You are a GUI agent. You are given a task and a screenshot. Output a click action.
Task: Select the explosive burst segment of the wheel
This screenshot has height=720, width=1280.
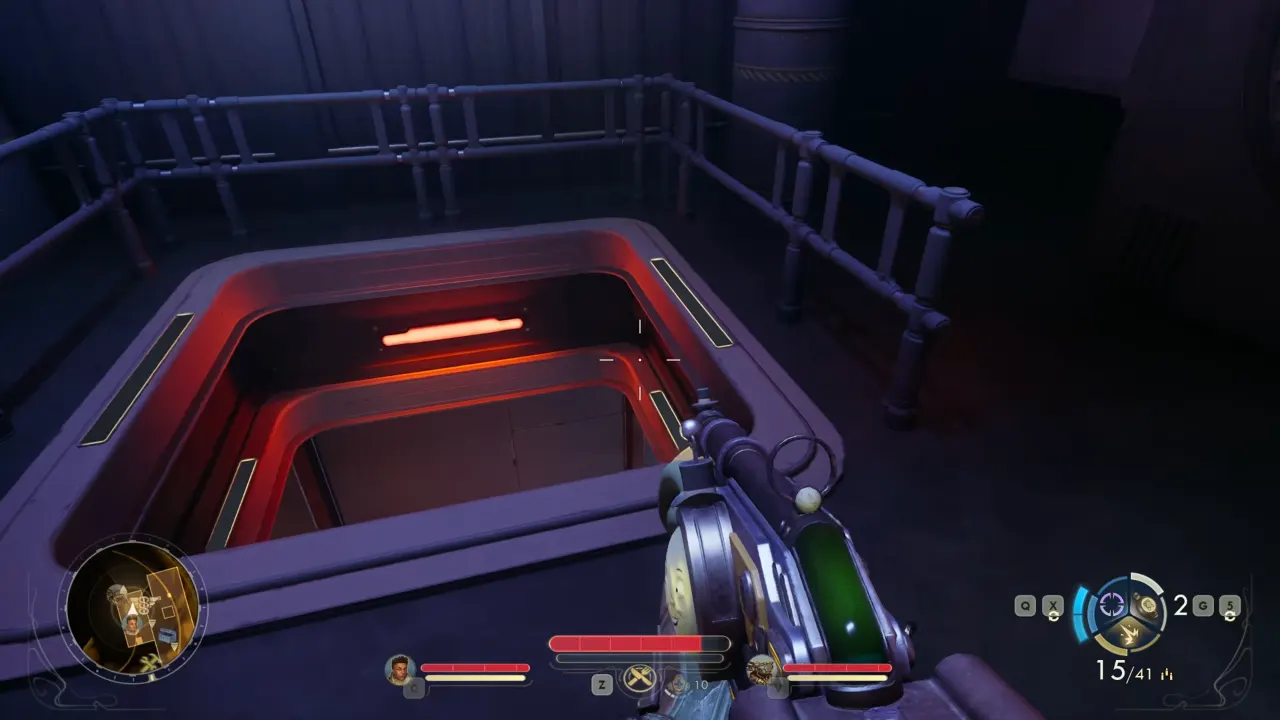tap(1130, 633)
